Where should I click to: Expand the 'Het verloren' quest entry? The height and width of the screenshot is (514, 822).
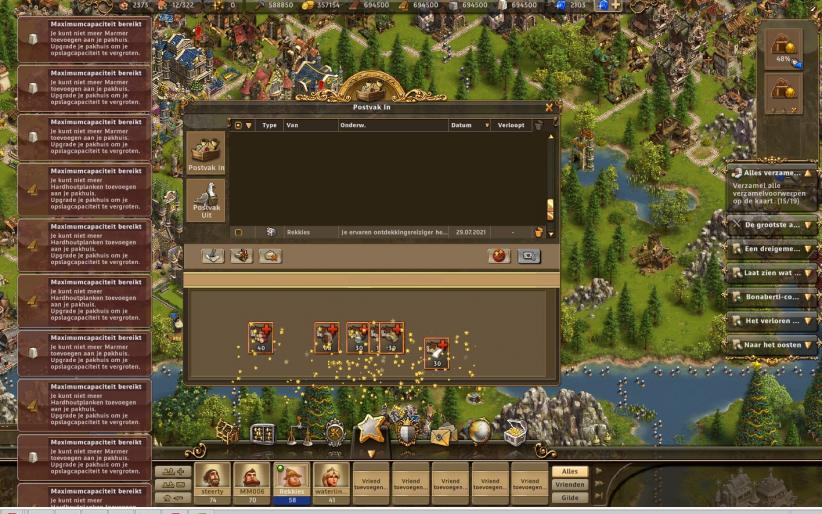tap(773, 321)
